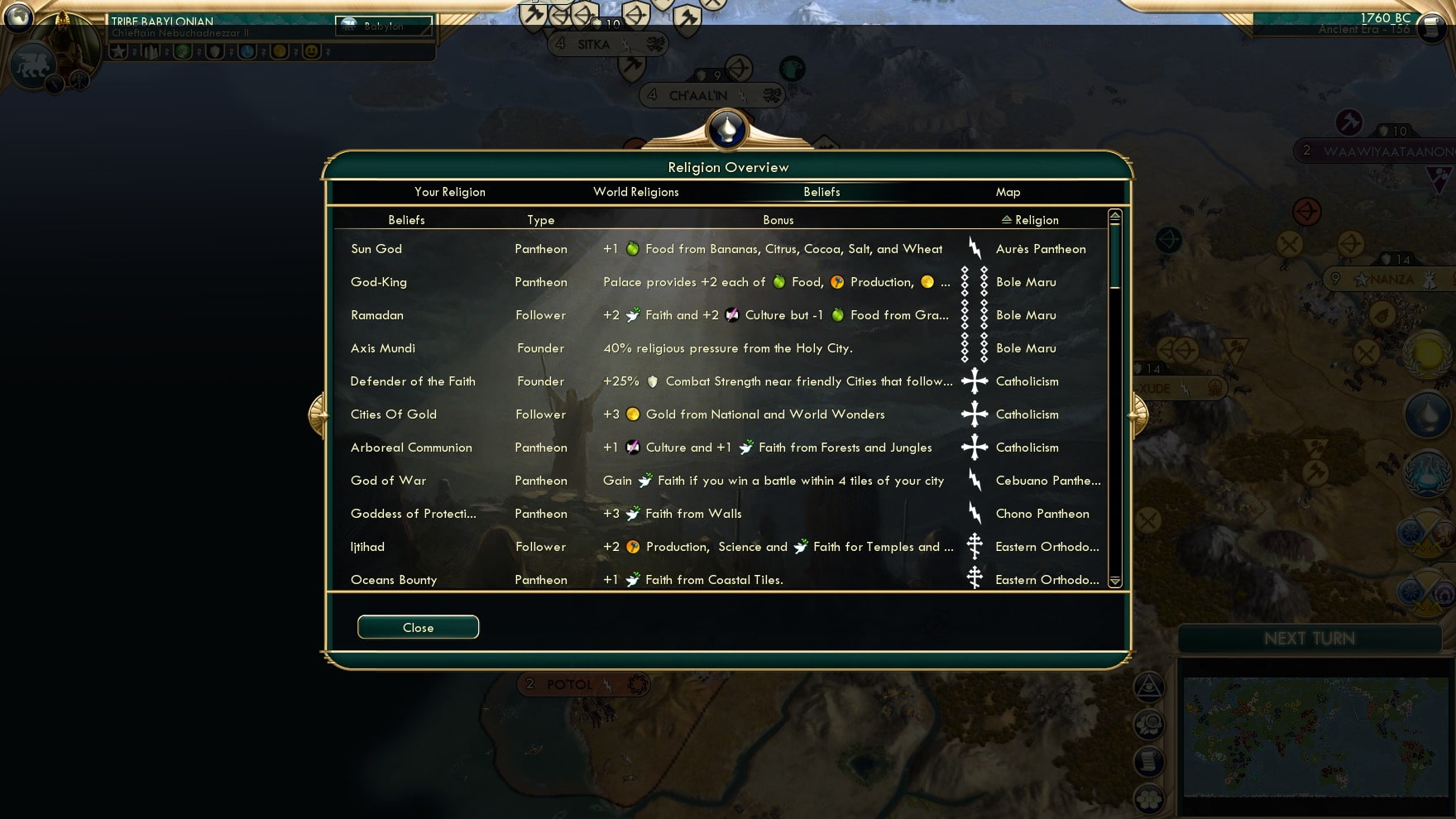The height and width of the screenshot is (819, 1456).
Task: Open the Babylon civilization selector
Action: [382, 27]
